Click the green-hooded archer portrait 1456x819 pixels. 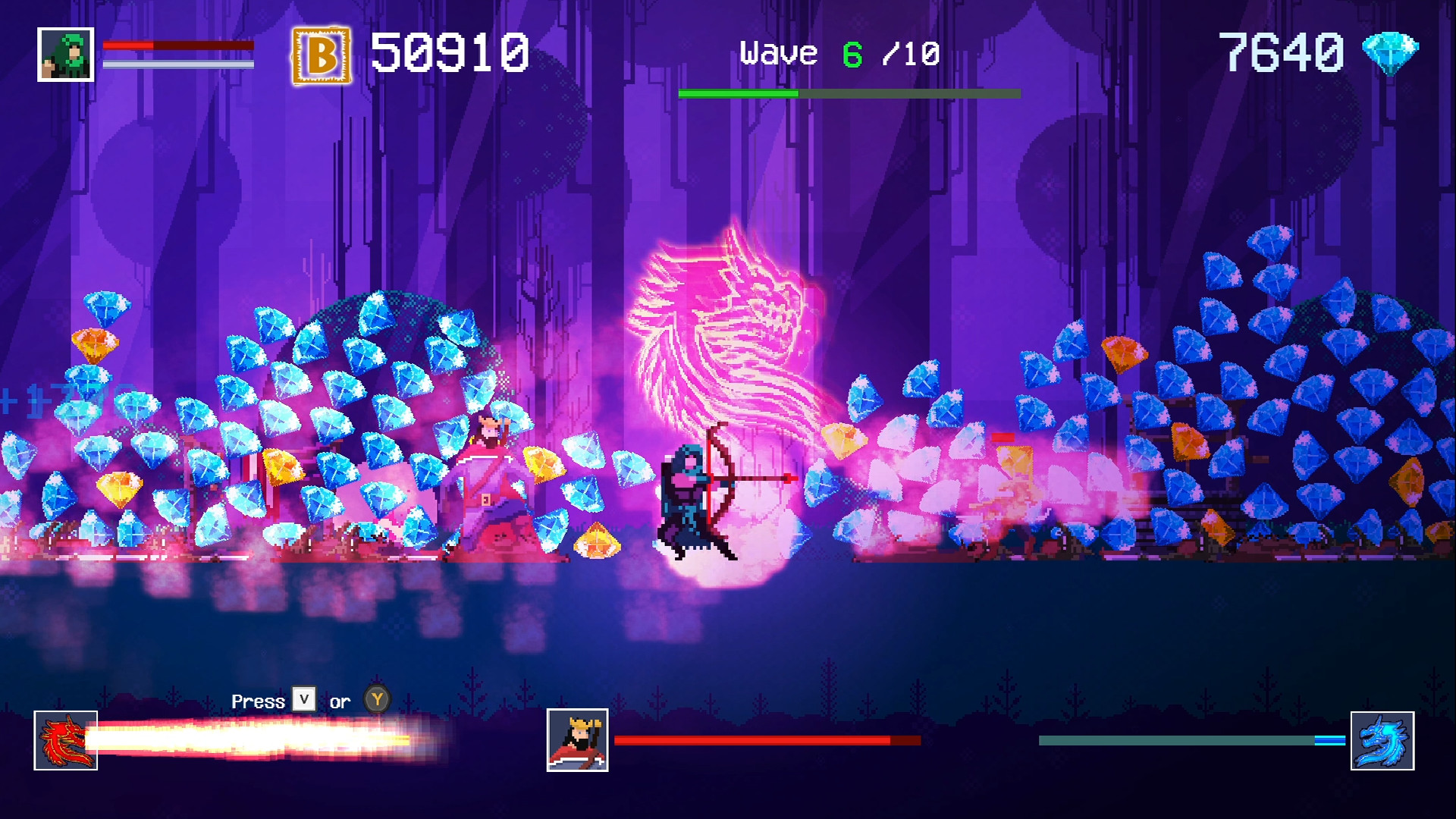[66, 55]
